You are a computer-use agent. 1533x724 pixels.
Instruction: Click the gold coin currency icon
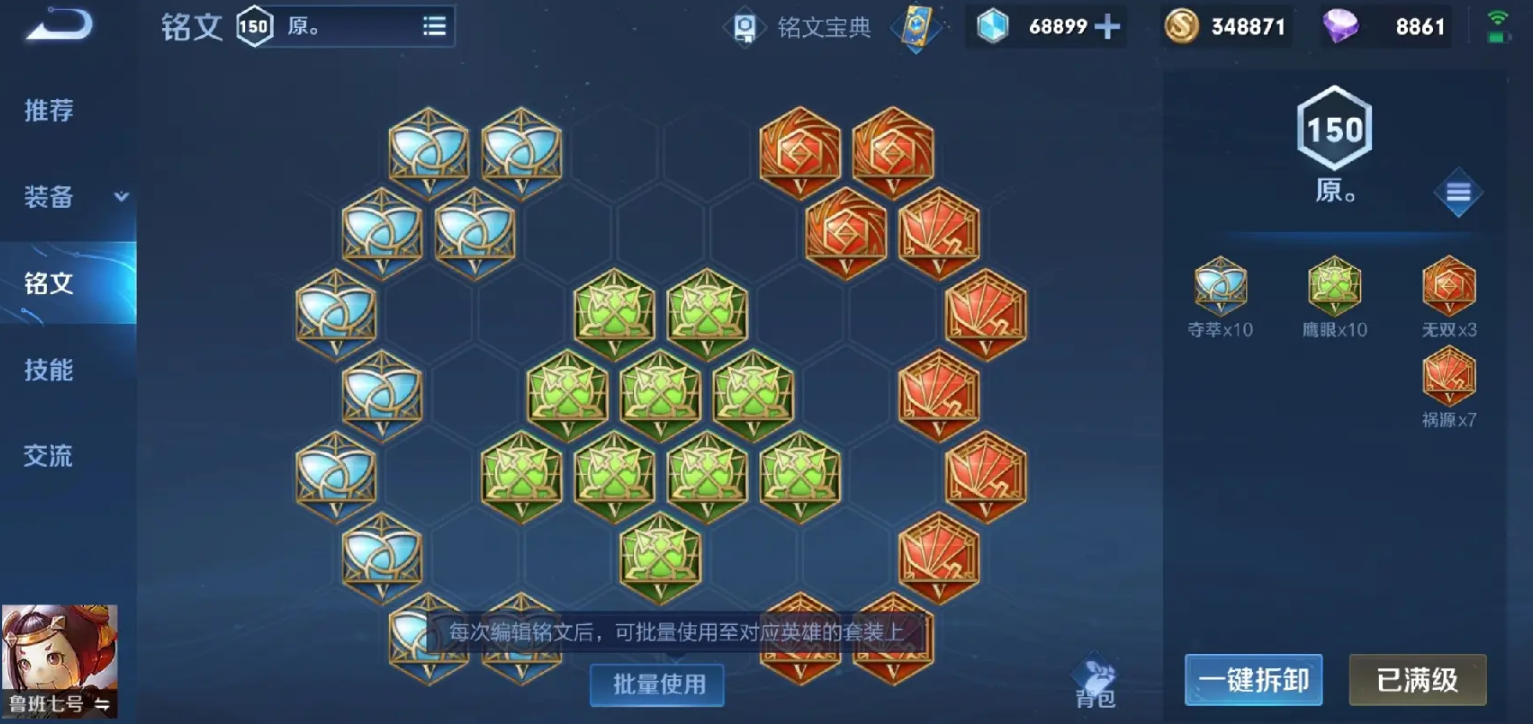[x=1181, y=27]
